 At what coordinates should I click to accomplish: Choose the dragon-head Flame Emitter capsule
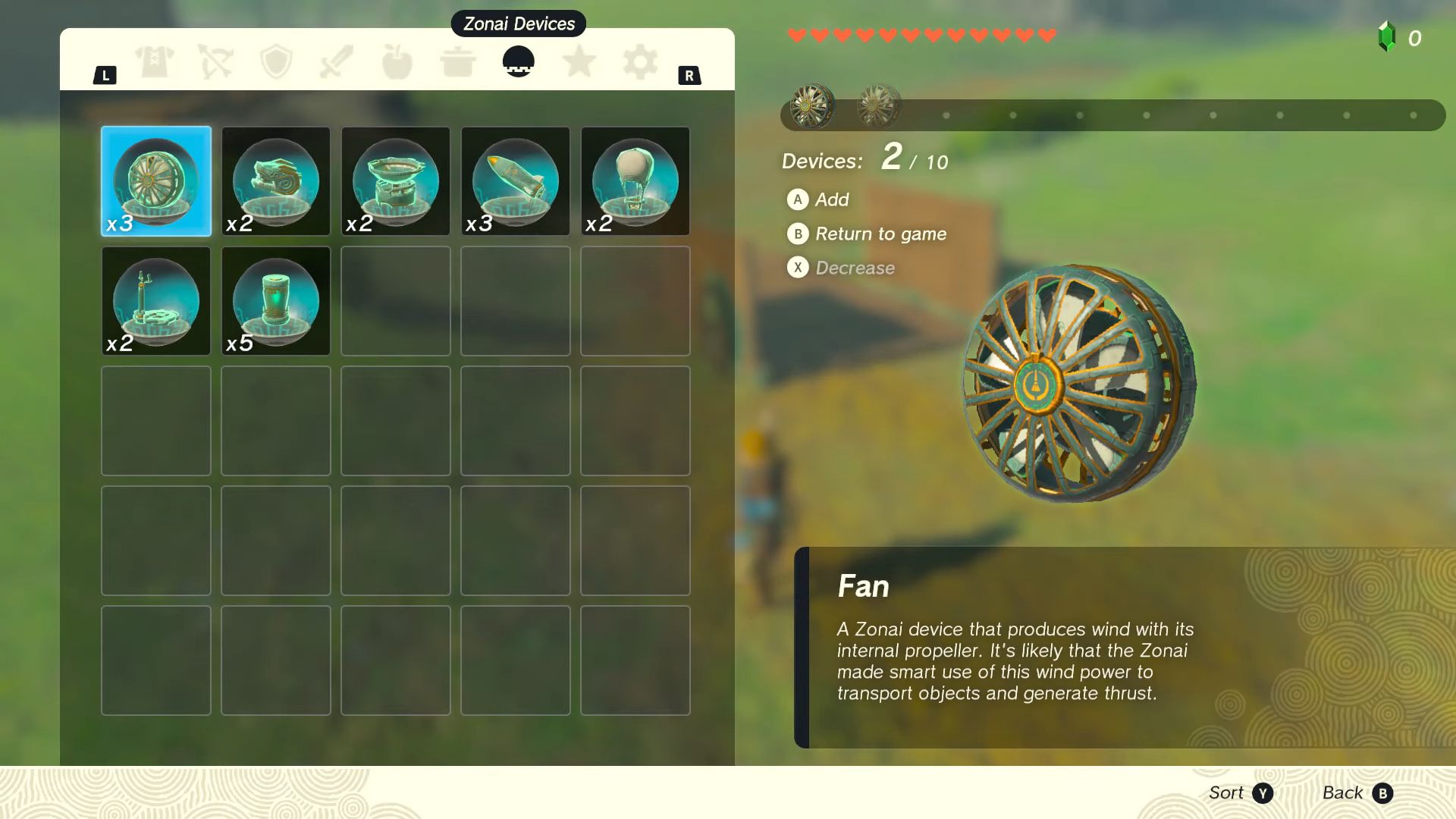tap(276, 181)
